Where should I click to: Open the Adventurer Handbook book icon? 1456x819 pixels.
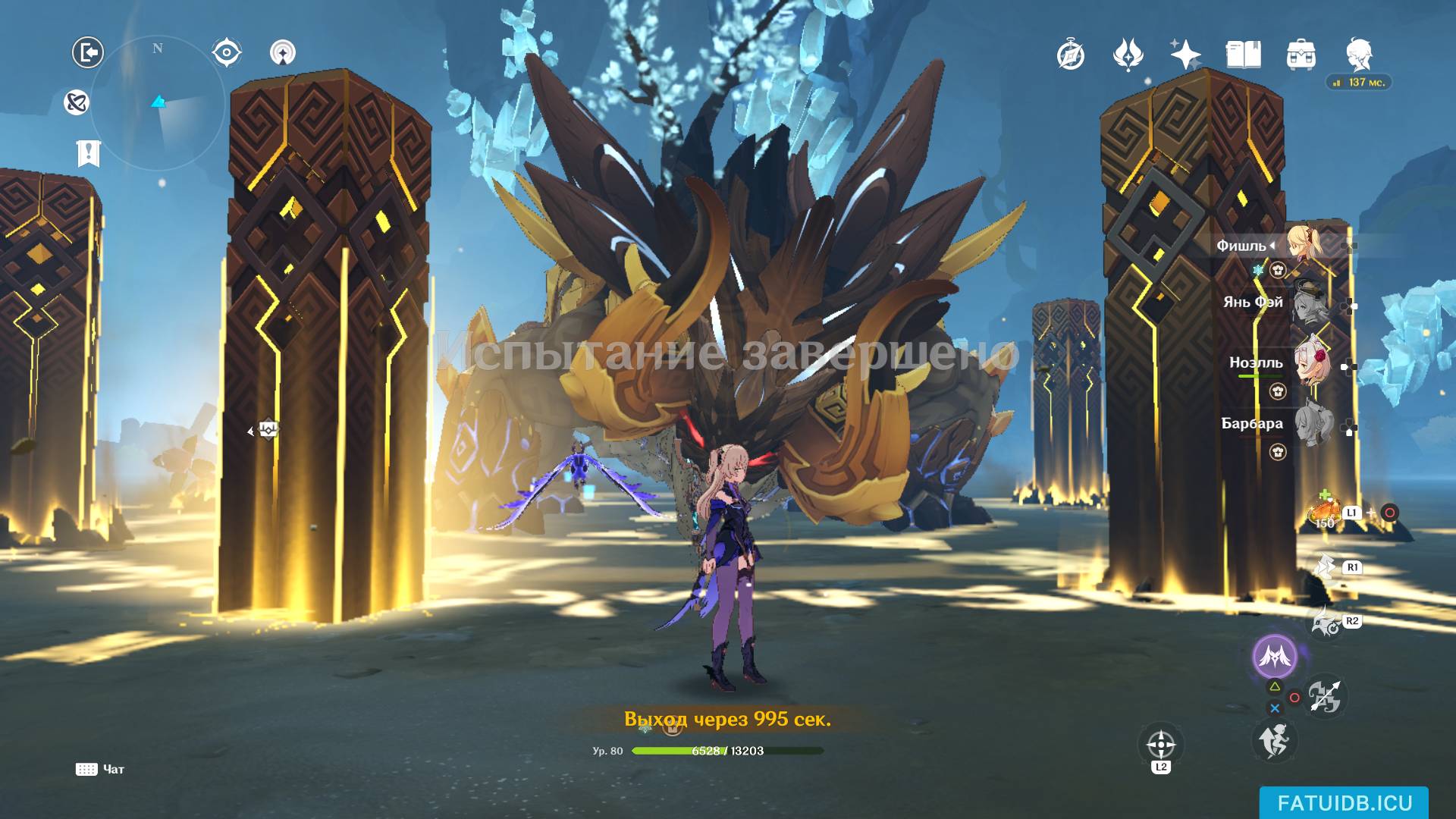tap(1243, 55)
